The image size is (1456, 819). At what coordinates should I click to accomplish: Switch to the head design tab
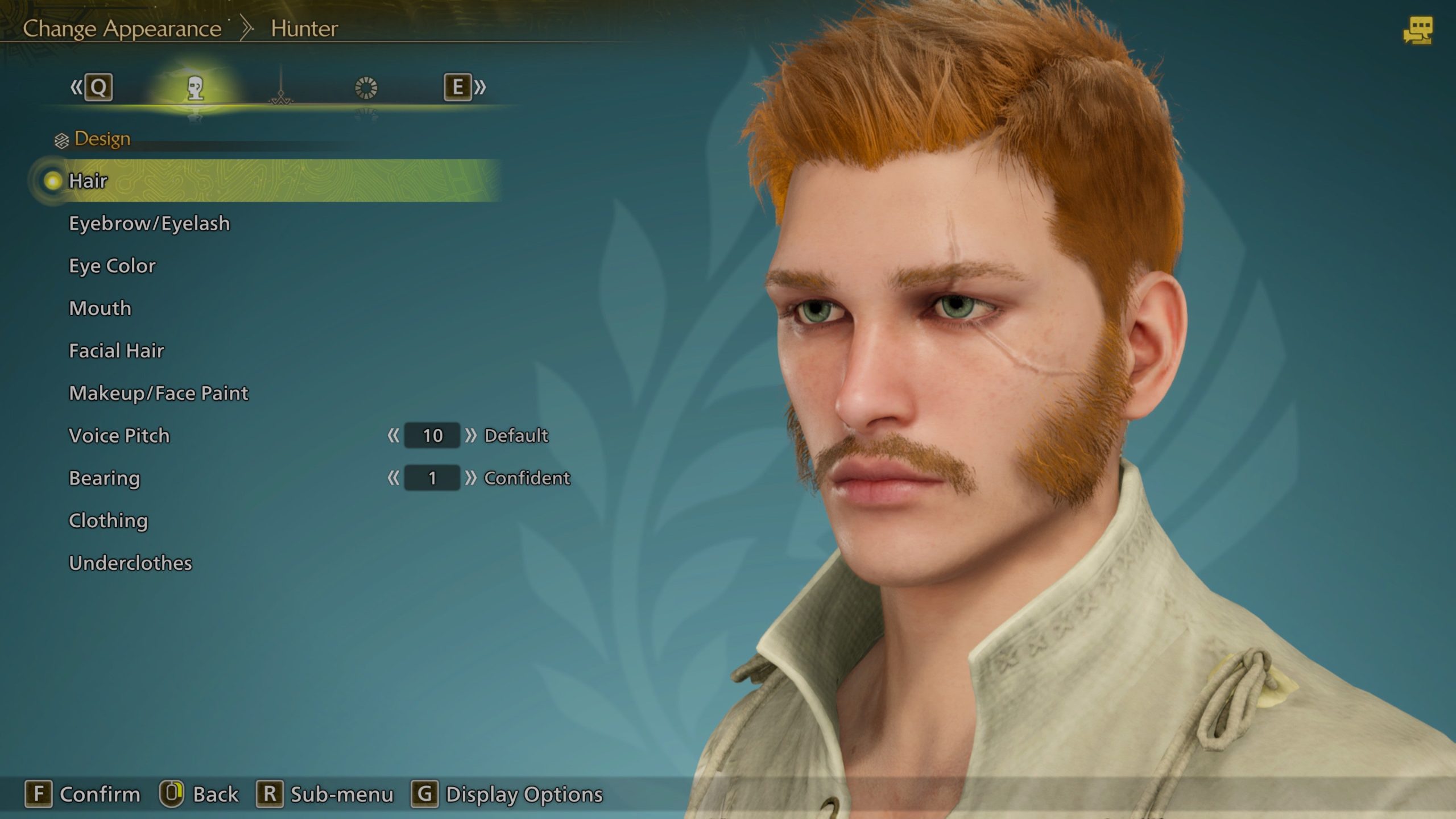pos(195,88)
